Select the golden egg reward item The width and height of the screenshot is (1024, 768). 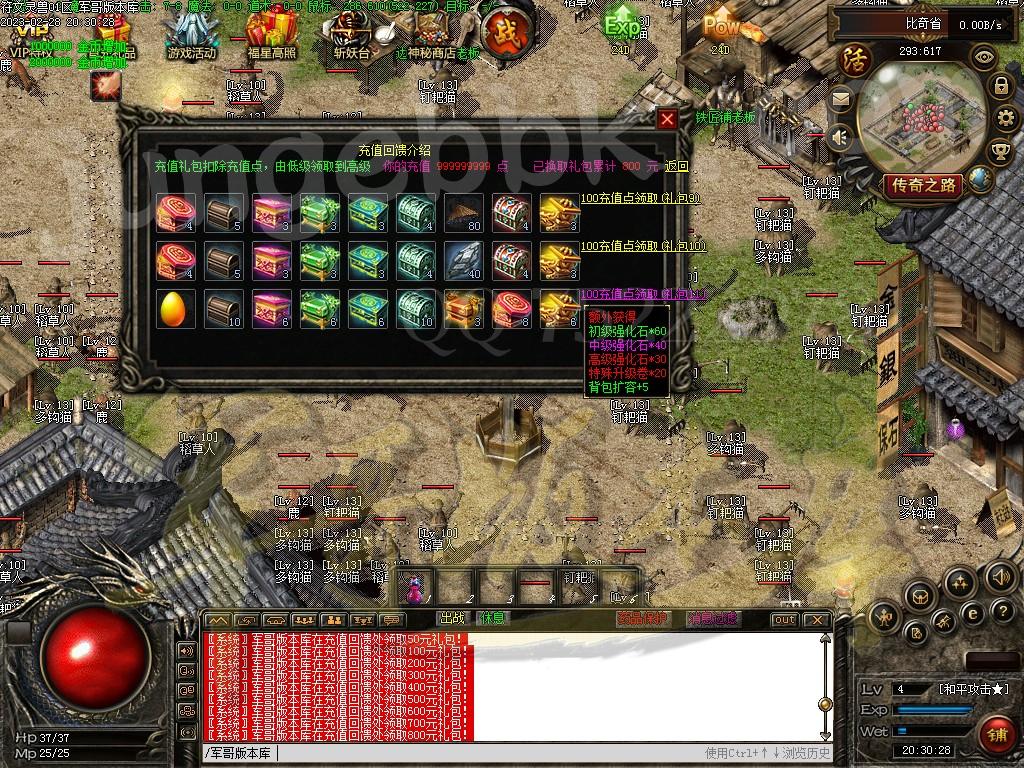click(x=175, y=310)
